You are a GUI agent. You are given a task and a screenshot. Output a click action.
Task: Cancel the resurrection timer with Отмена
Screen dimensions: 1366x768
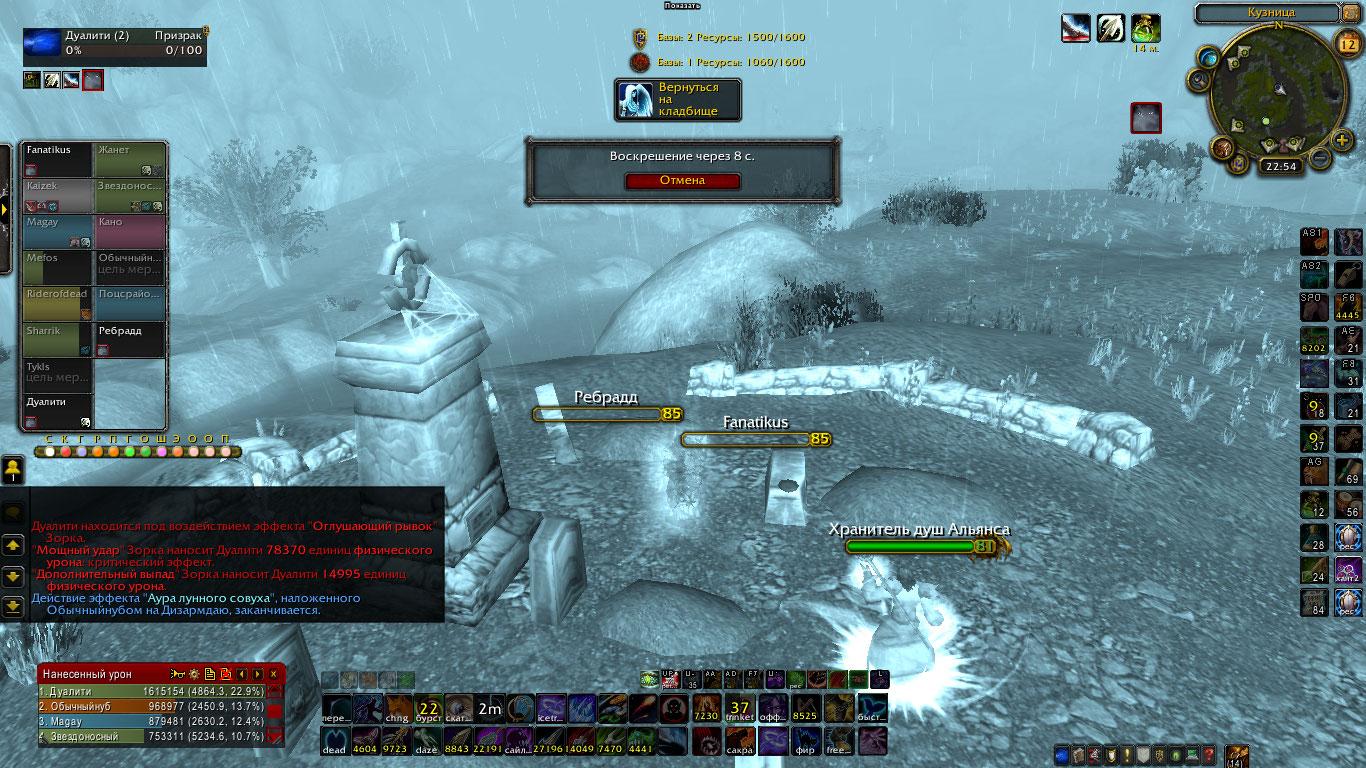pyautogui.click(x=682, y=181)
